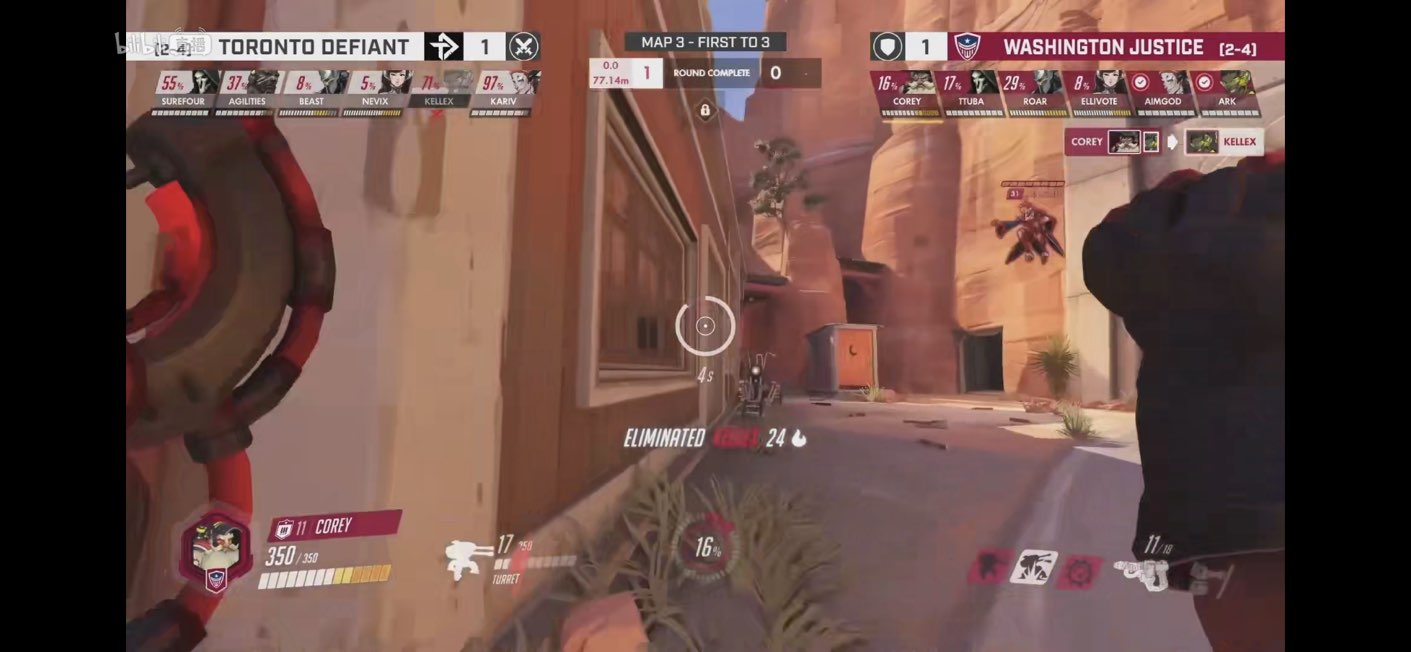Choose Ttuba's player card
The image size is (1411, 652).
[971, 90]
